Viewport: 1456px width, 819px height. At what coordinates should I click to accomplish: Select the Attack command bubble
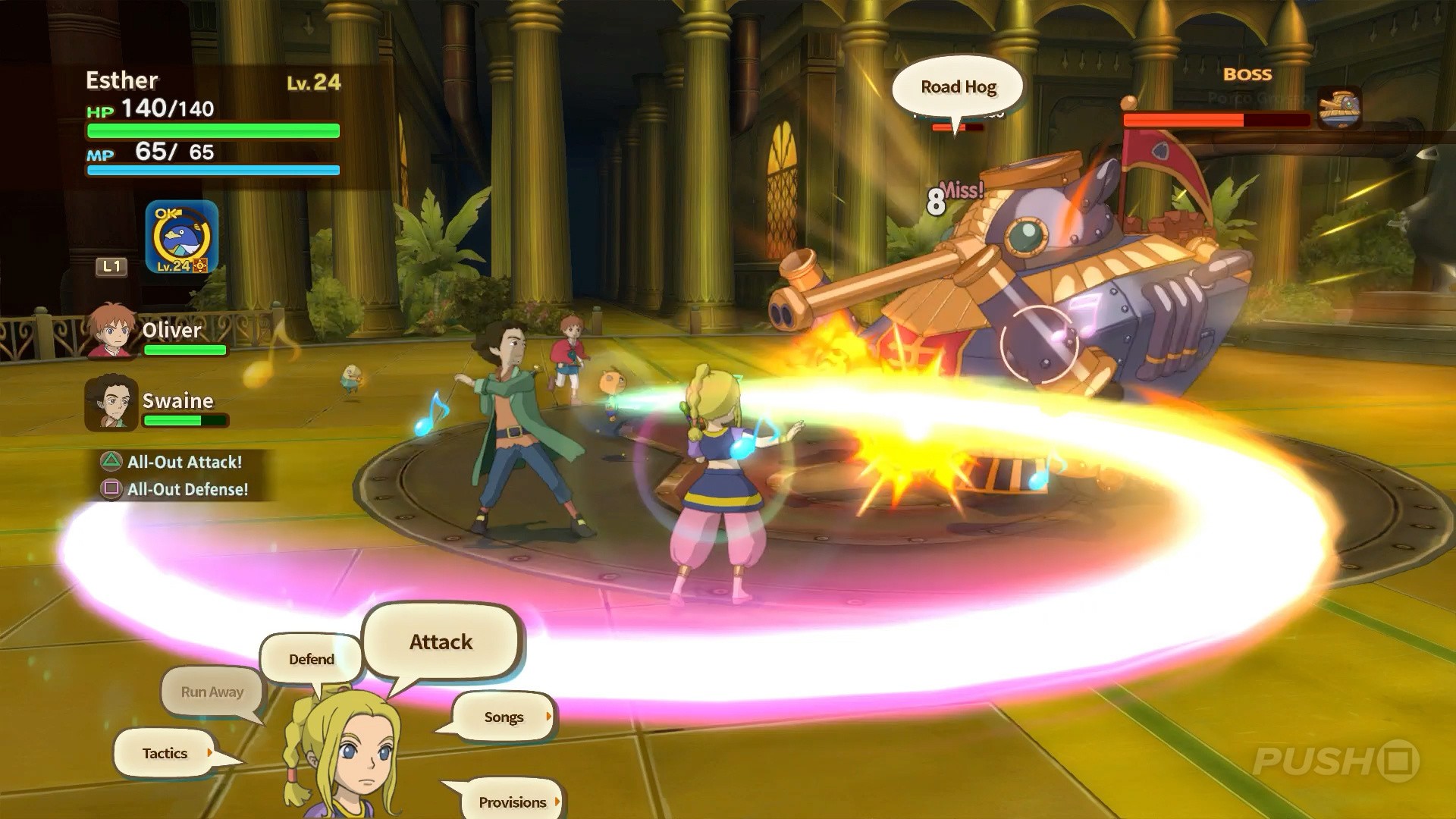click(x=441, y=642)
